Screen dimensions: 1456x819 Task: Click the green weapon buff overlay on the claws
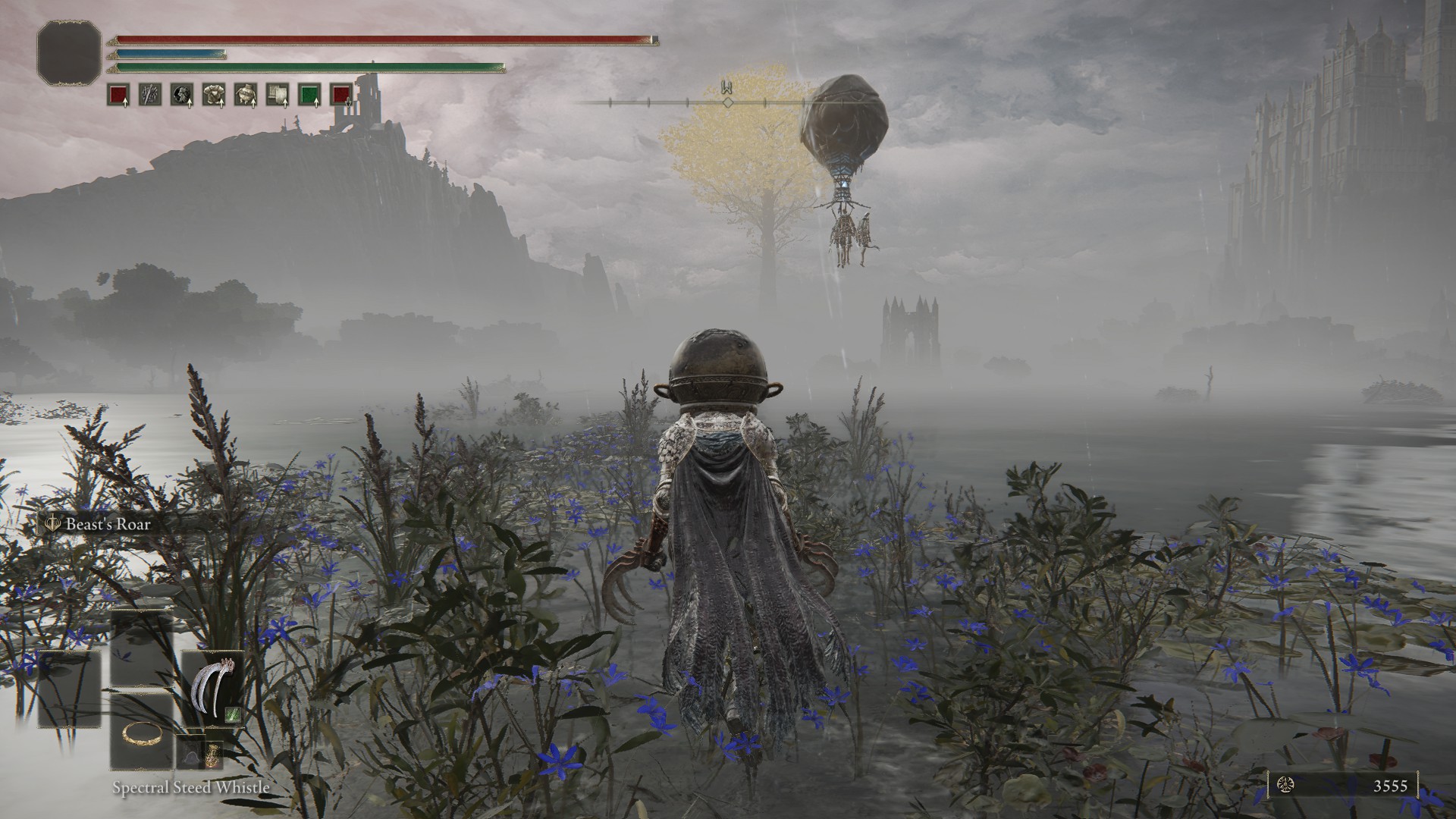pos(233,716)
